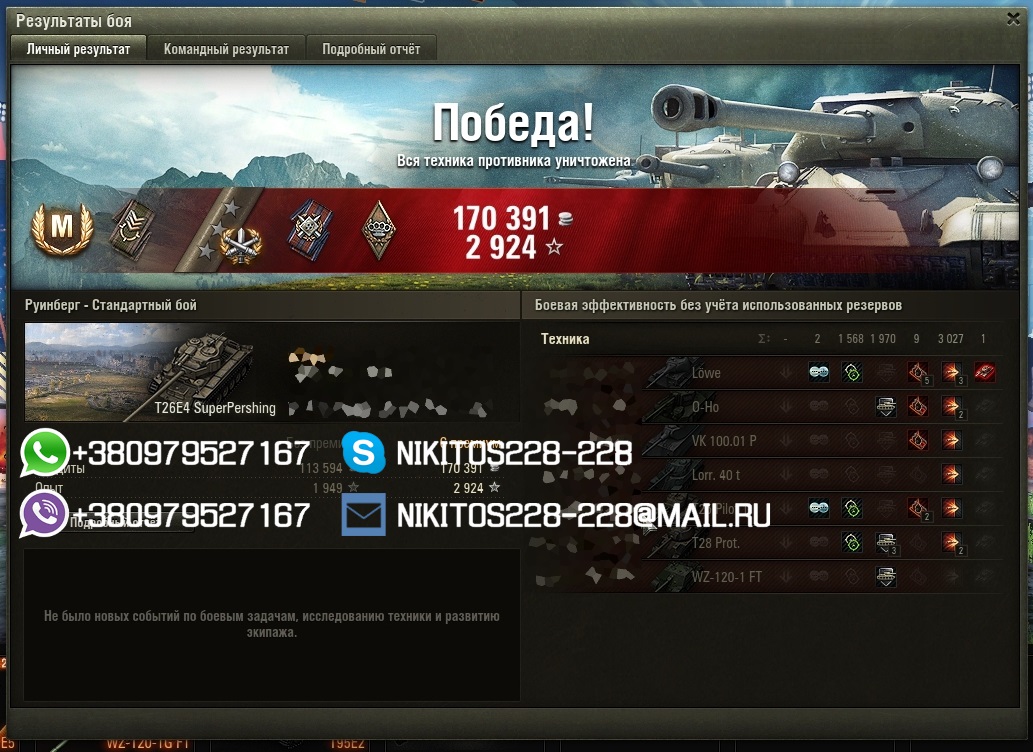1033x752 pixels.
Task: Pick the T28 Prot. vehicle row
Action: click(716, 543)
